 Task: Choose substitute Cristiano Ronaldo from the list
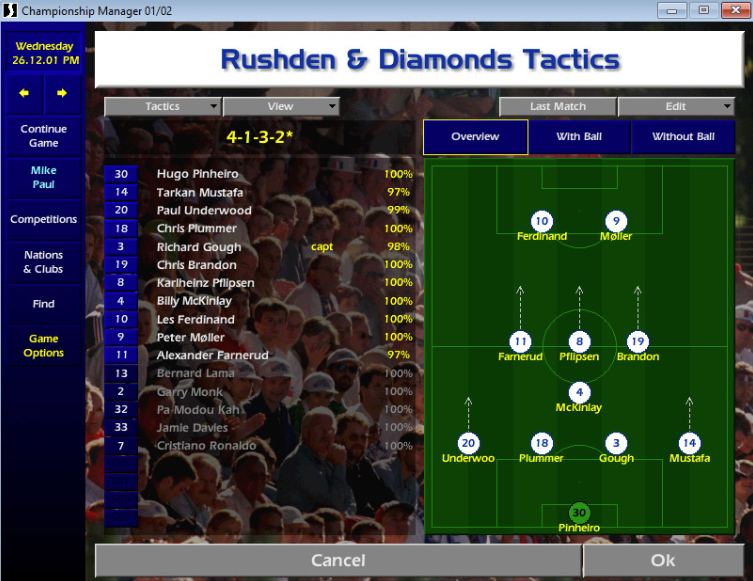point(206,446)
